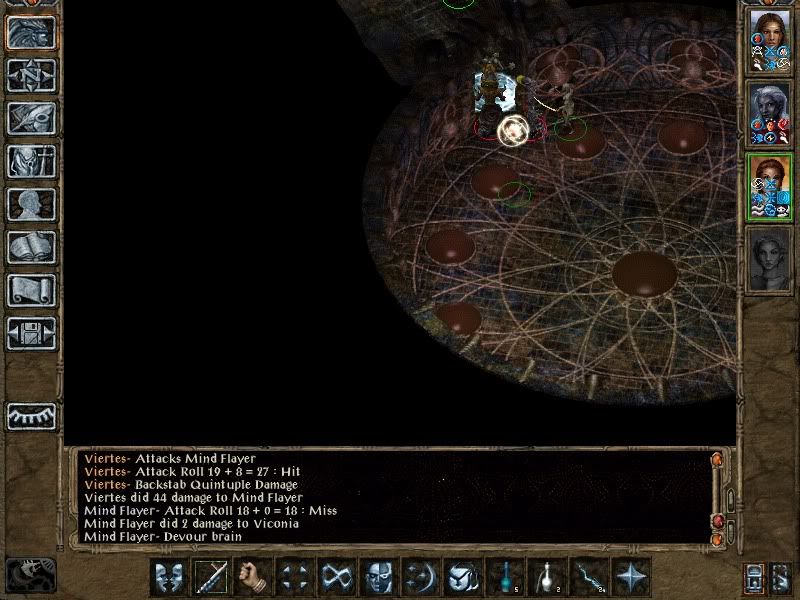The width and height of the screenshot is (800, 600).
Task: Open special abilities star button
Action: pos(631,577)
